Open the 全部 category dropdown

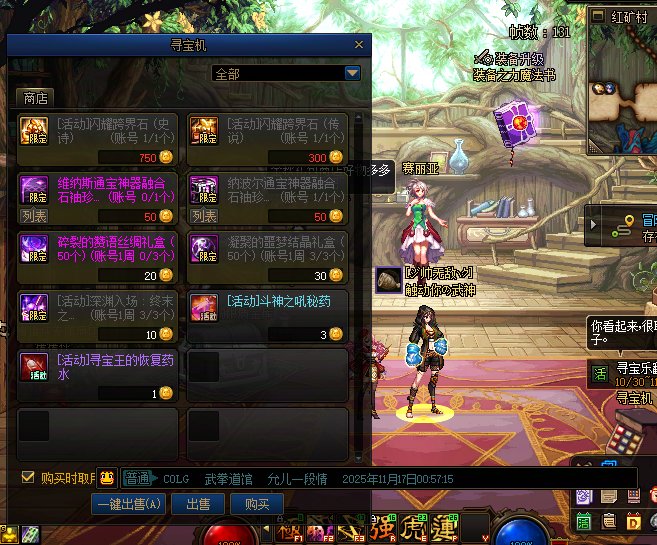[351, 73]
